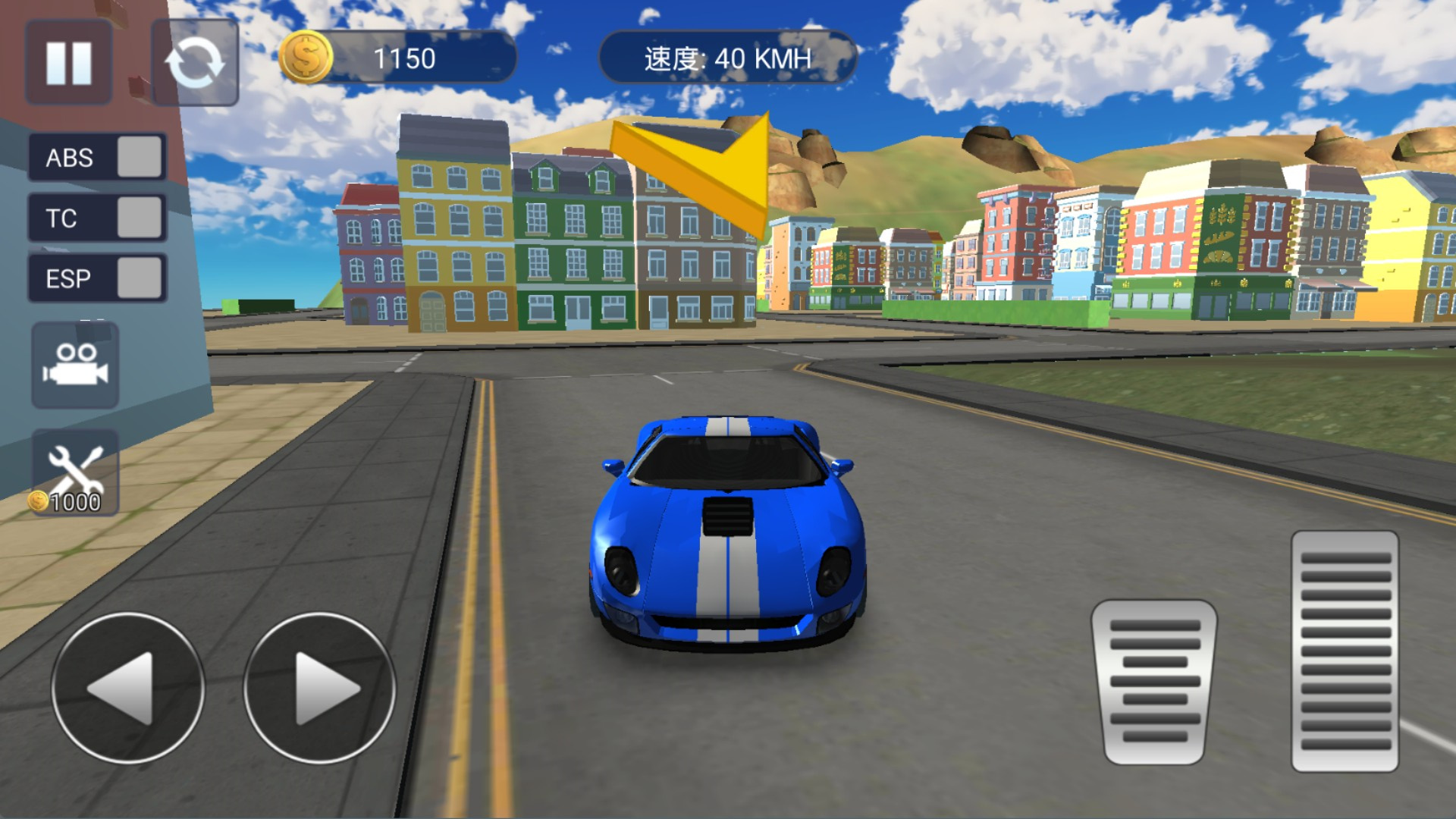Pause the game
1456x819 pixels.
tap(69, 62)
